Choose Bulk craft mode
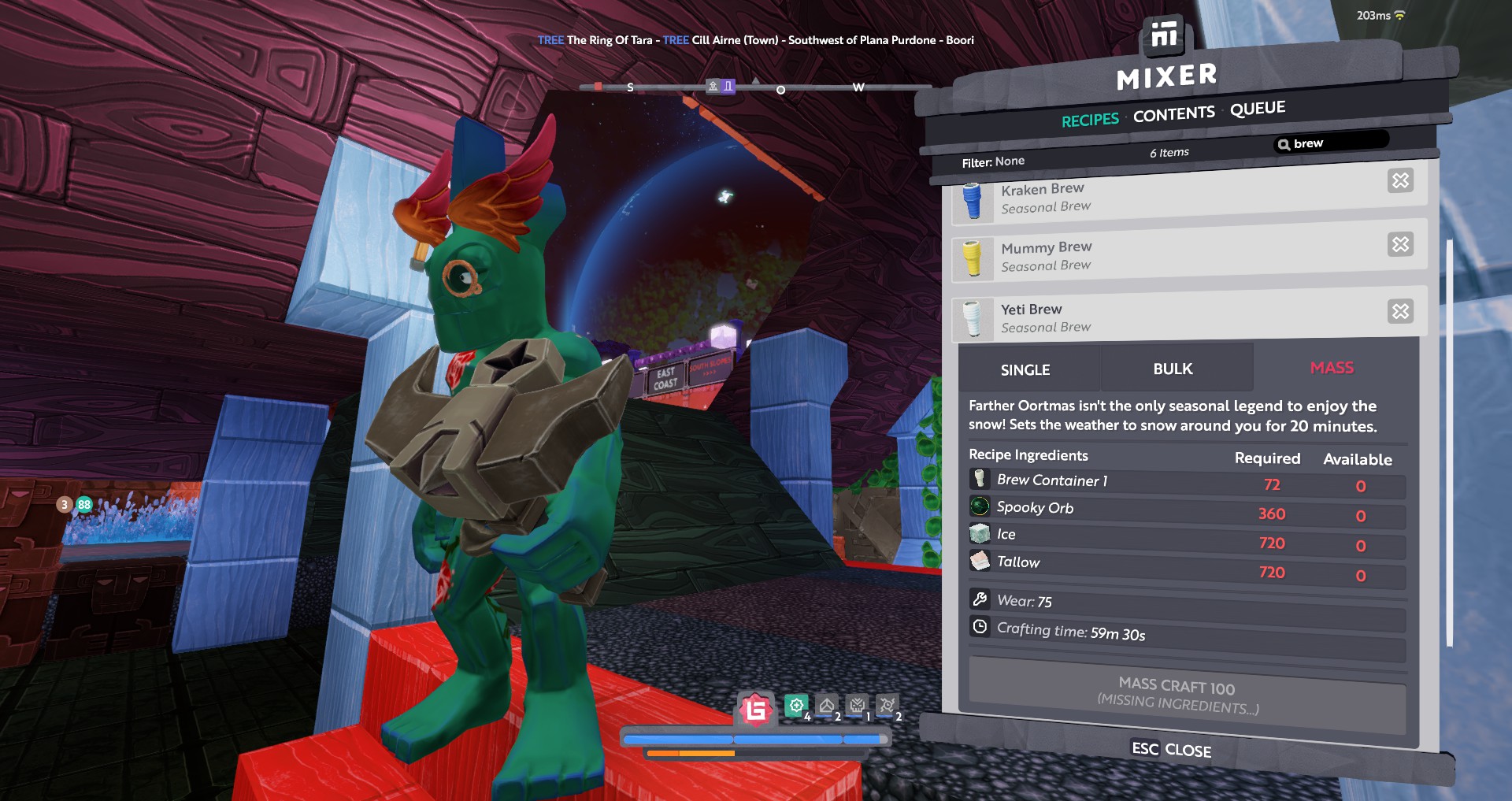 point(1173,369)
